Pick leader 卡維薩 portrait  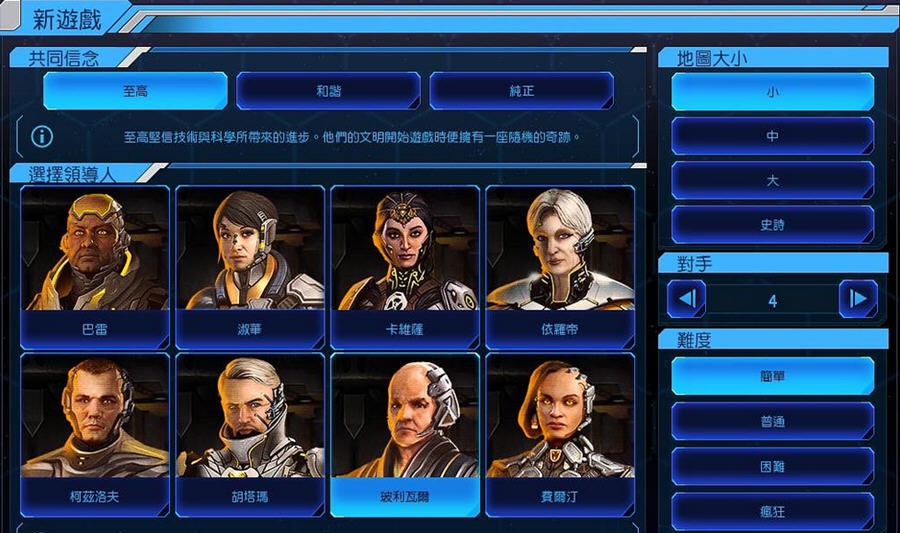405,258
